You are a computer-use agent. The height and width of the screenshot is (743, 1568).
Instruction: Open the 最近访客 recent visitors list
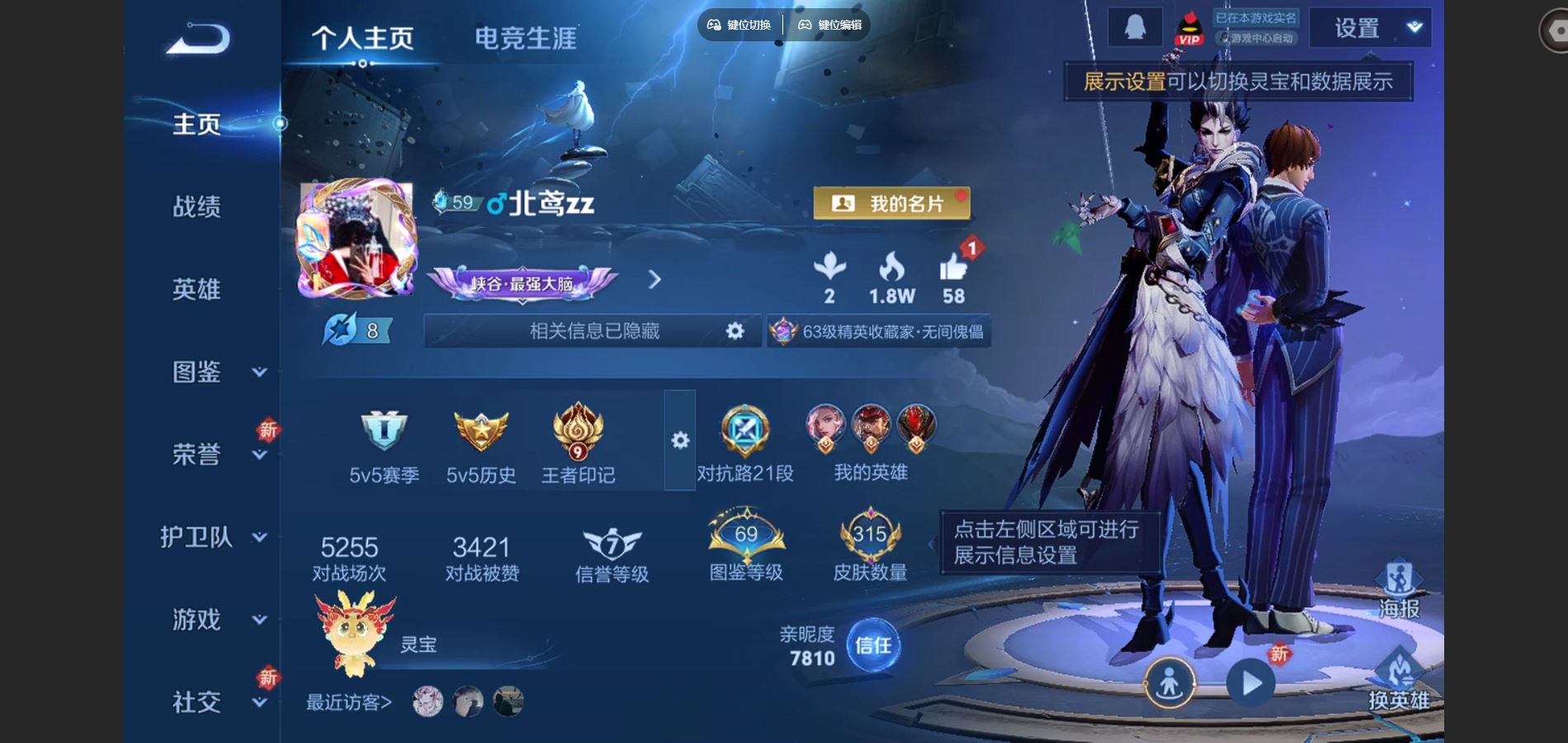[349, 702]
